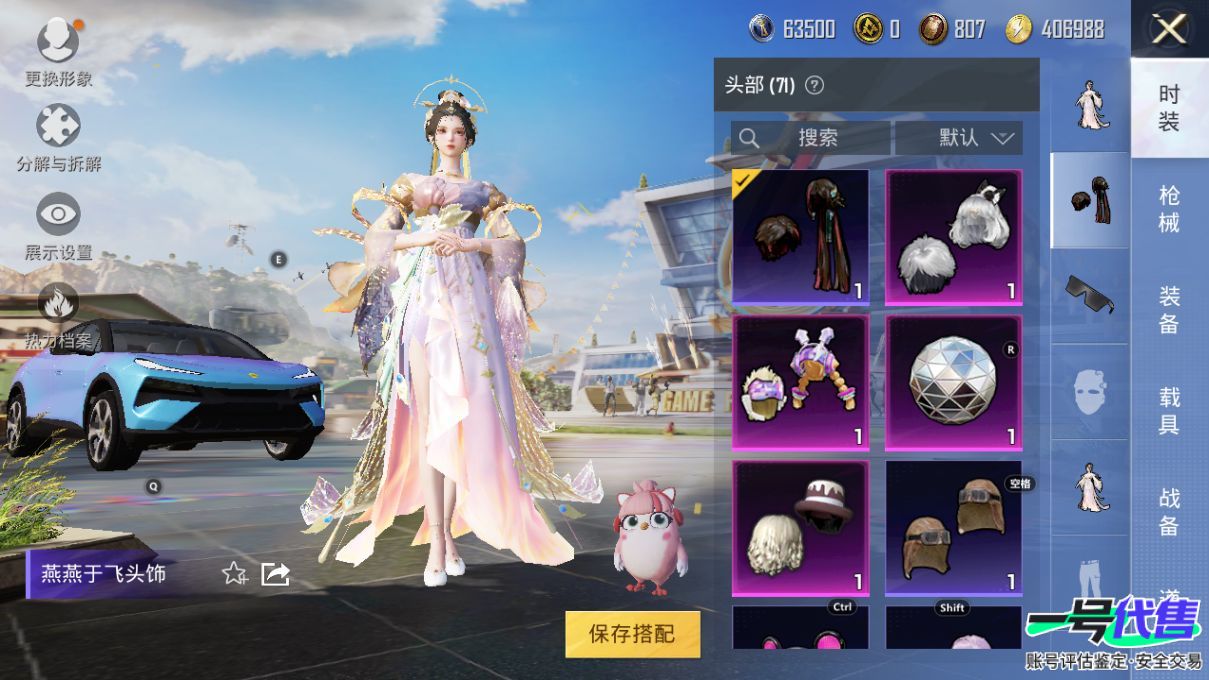Switch to the 时装 fashion tab
The height and width of the screenshot is (680, 1209).
[x=1169, y=108]
